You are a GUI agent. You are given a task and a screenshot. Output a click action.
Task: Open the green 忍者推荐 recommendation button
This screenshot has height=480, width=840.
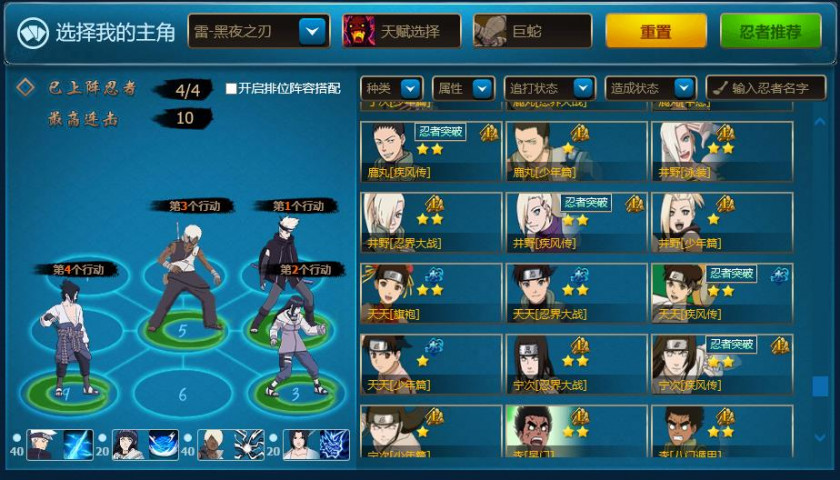tap(770, 32)
